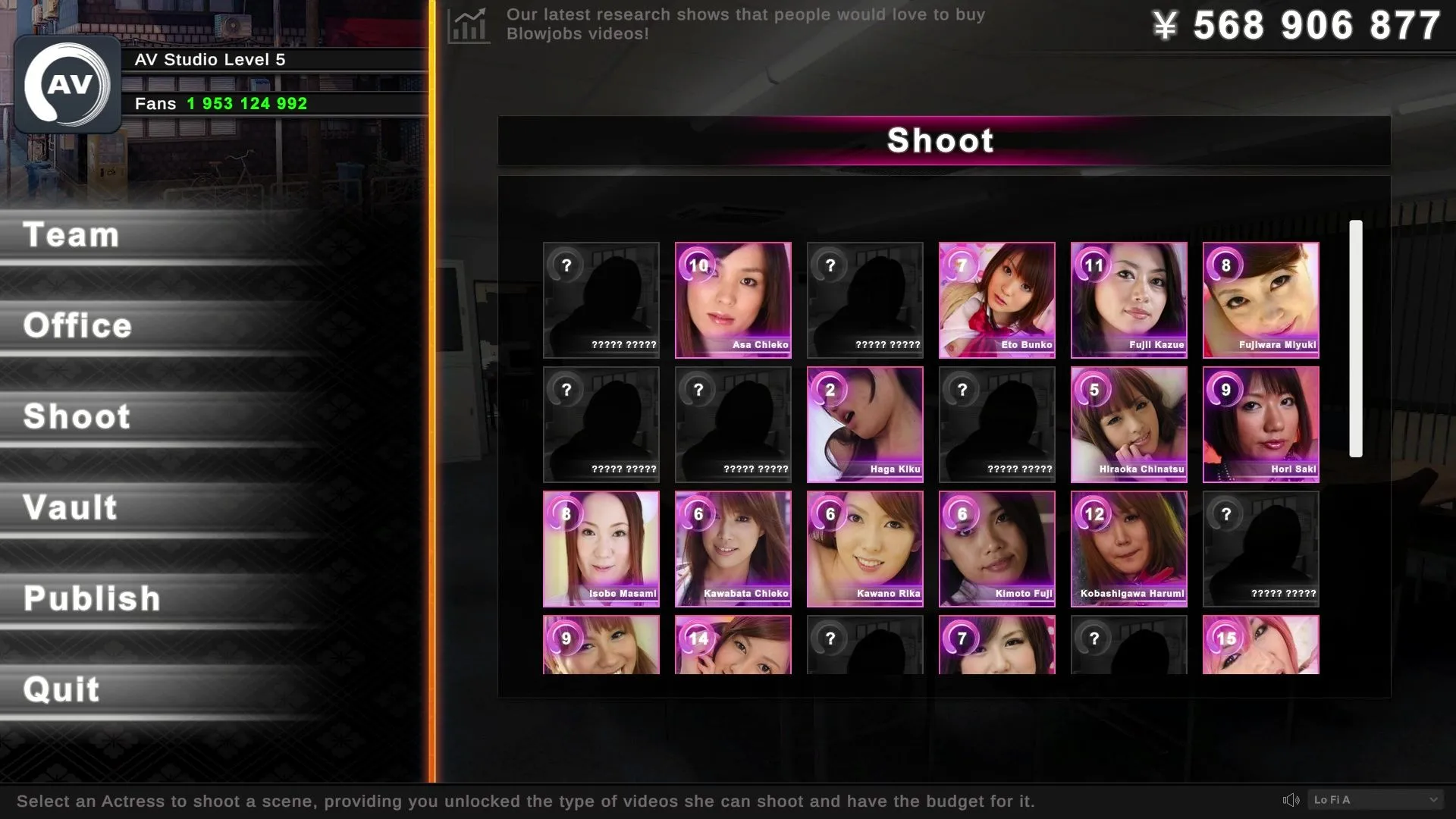
Task: Click the Haga Kiku tile
Action: pyautogui.click(x=864, y=425)
